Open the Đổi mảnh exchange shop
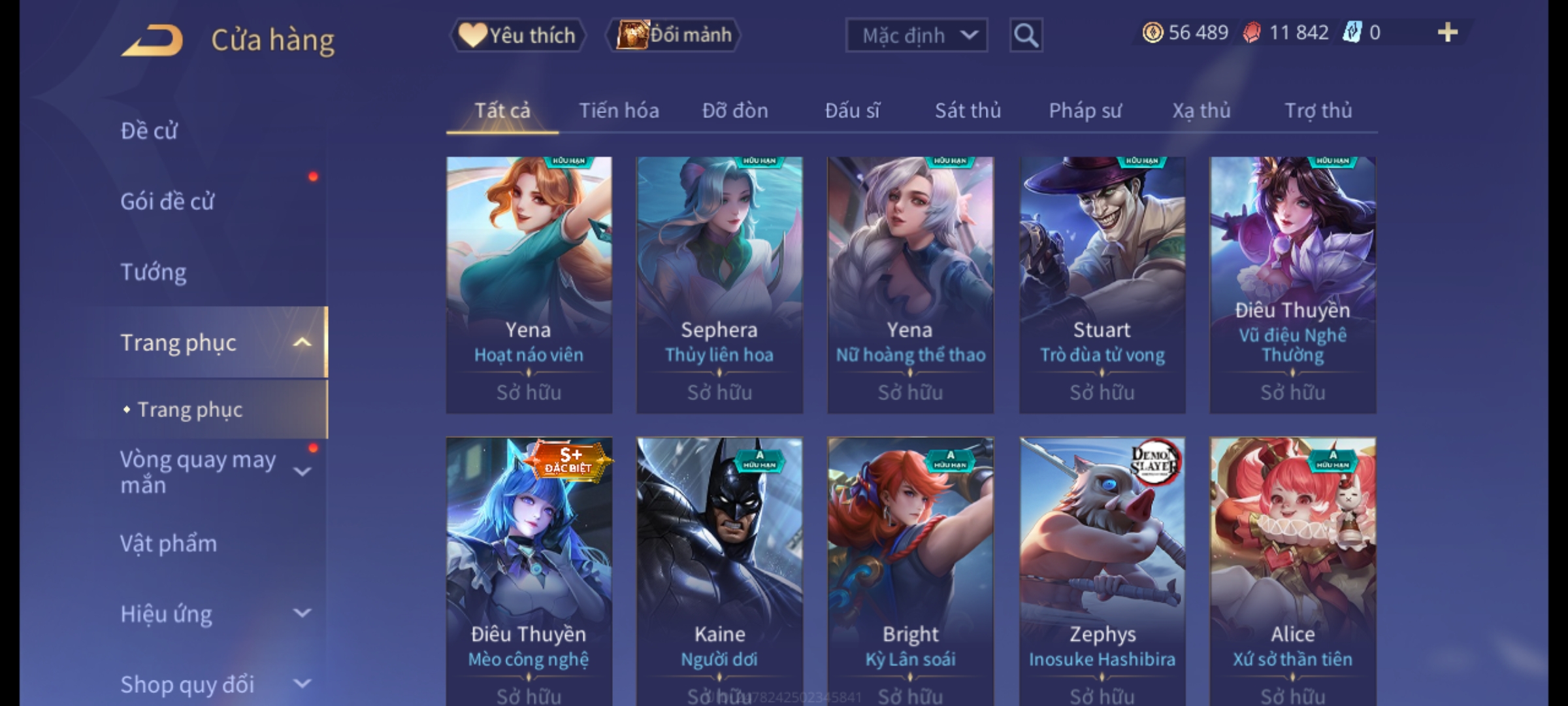The width and height of the screenshot is (1568, 706). point(674,35)
